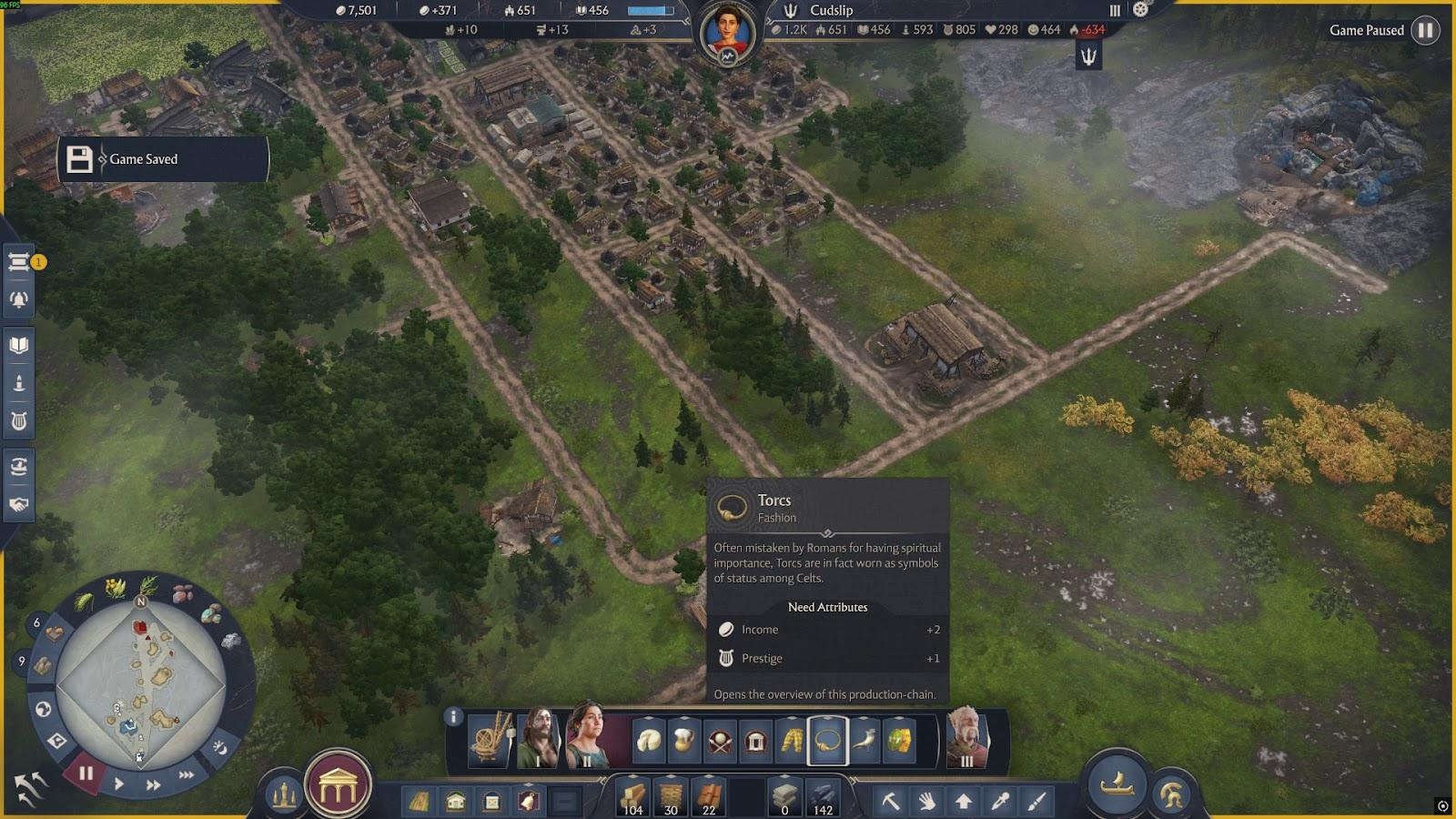Screen dimensions: 1456x819
Task: Open the gear settings icon at top
Action: point(1140,9)
